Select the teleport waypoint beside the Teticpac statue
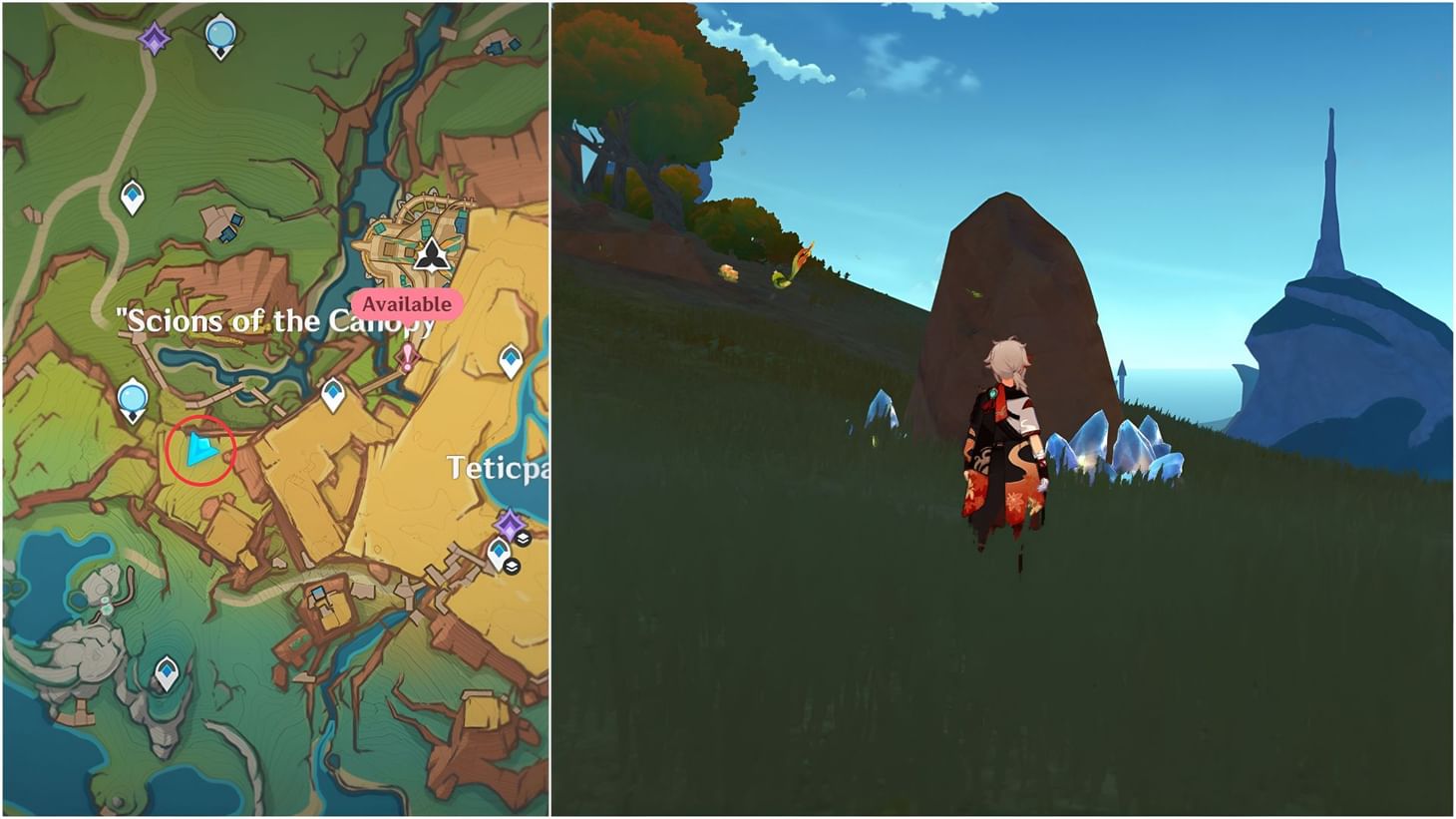1456x819 pixels. [x=499, y=549]
